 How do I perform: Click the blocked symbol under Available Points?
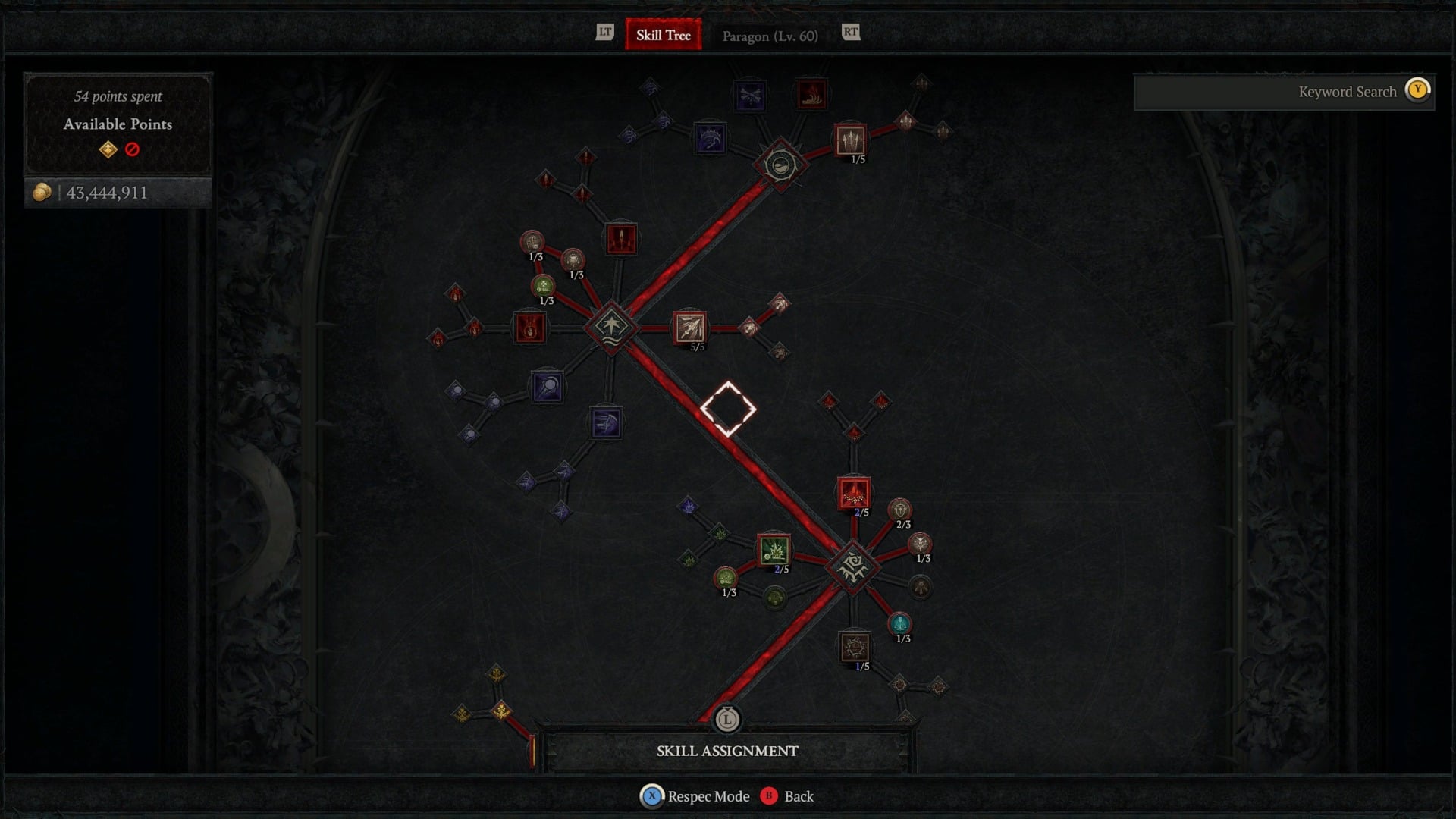130,151
